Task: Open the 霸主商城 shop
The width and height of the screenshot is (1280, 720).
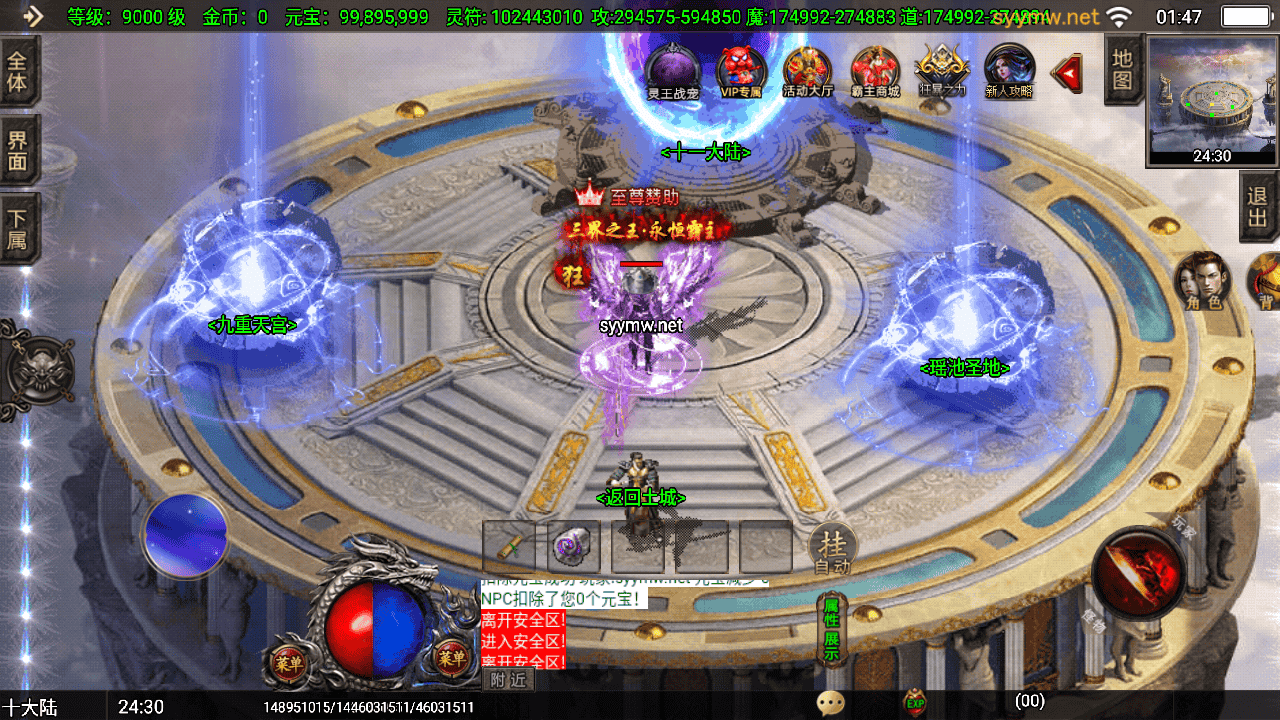Action: [x=875, y=71]
